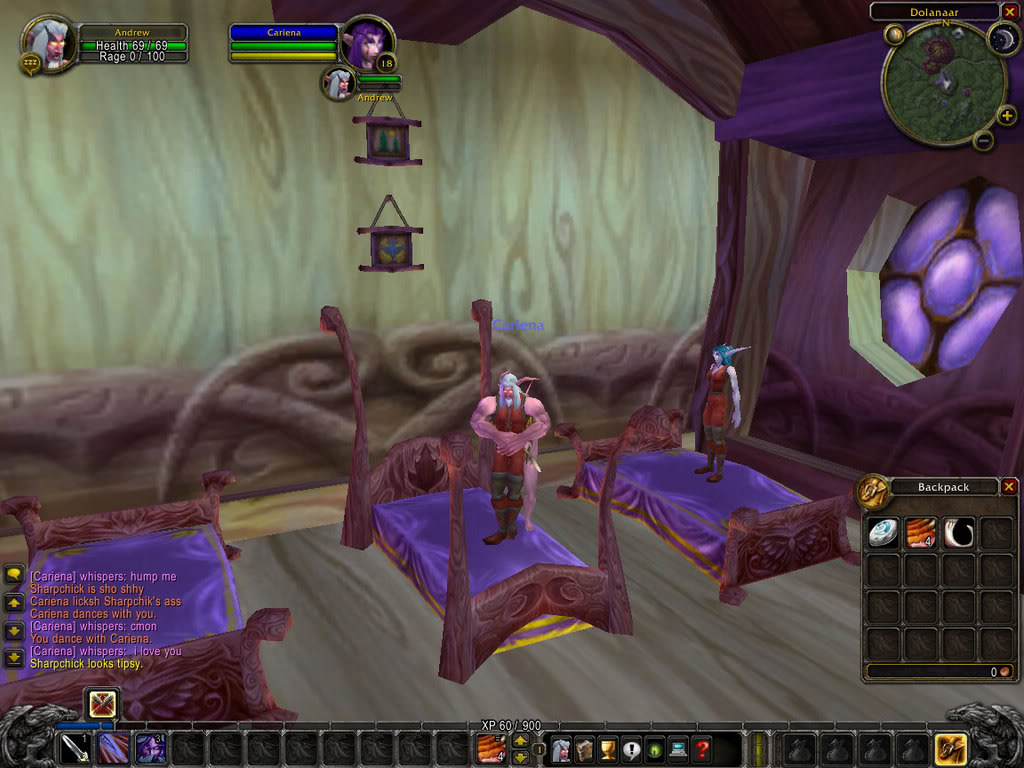1024x768 pixels.
Task: Zoom in on the minimap
Action: (x=1006, y=116)
